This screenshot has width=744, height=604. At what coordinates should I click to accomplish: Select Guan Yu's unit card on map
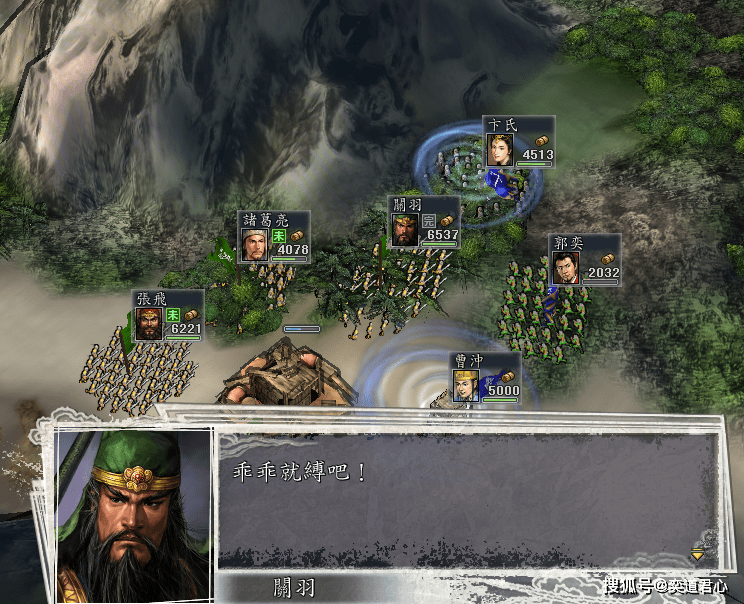tap(424, 222)
